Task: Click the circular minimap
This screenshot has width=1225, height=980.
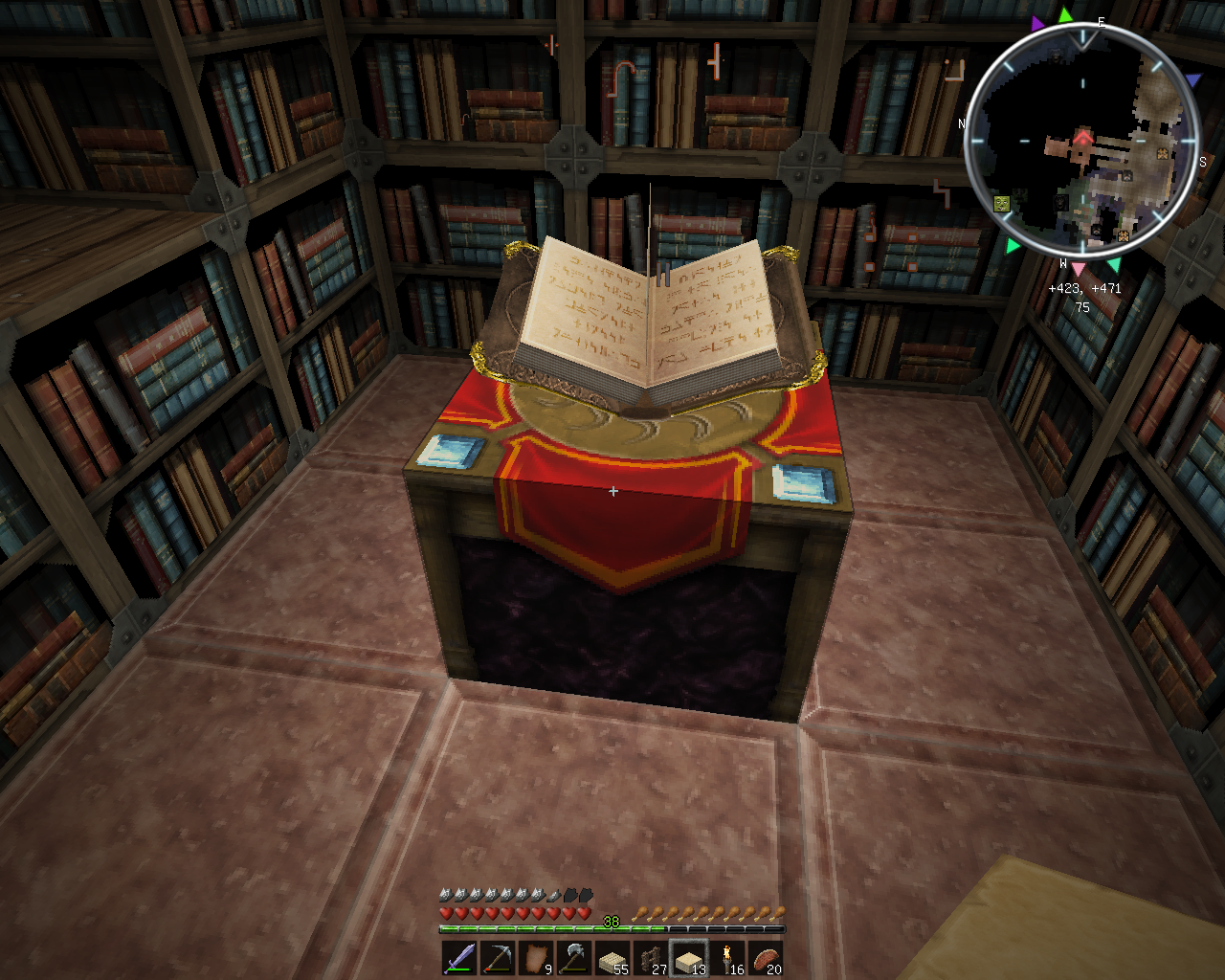Action: [x=1081, y=144]
